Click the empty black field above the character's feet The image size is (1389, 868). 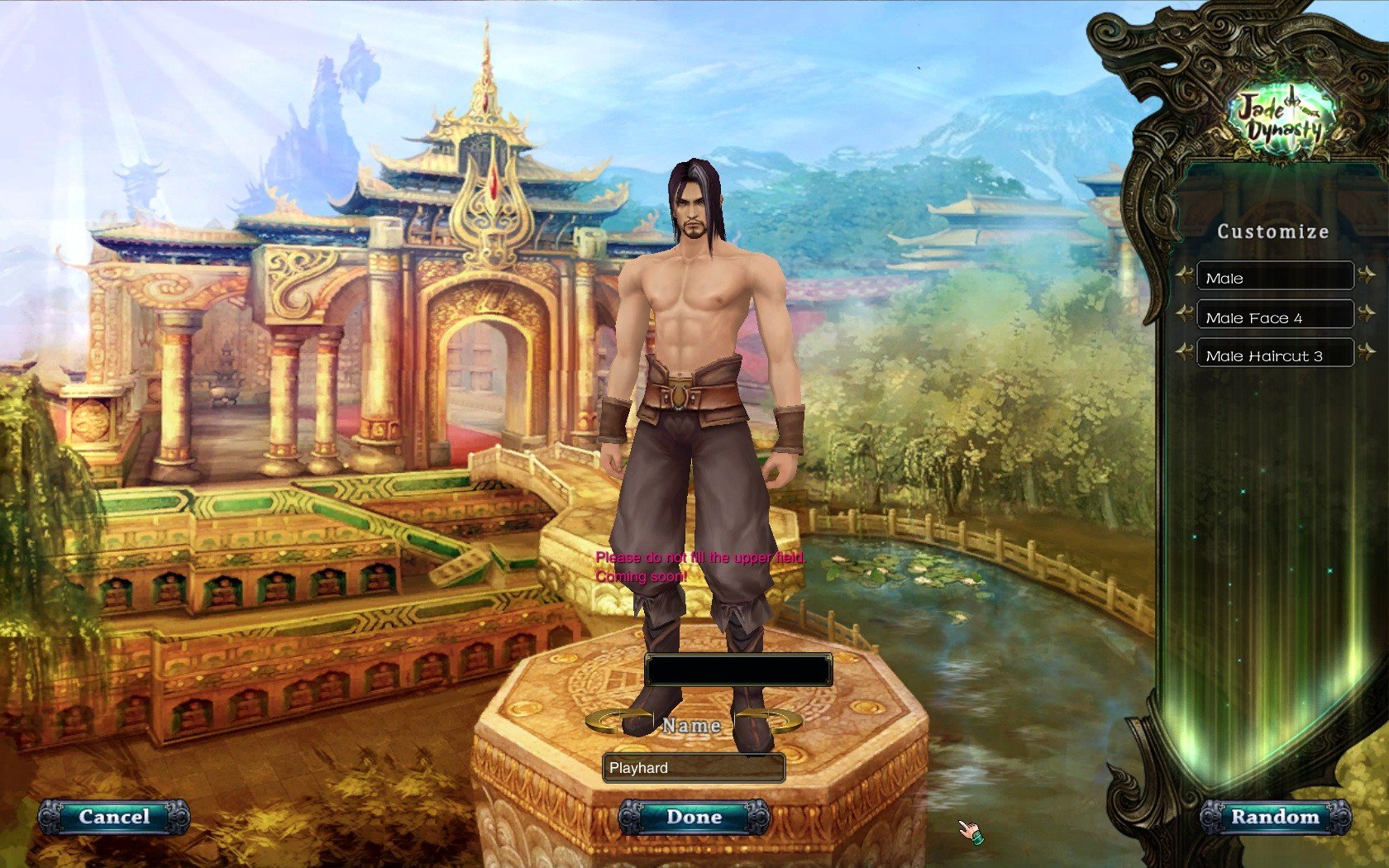(740, 670)
